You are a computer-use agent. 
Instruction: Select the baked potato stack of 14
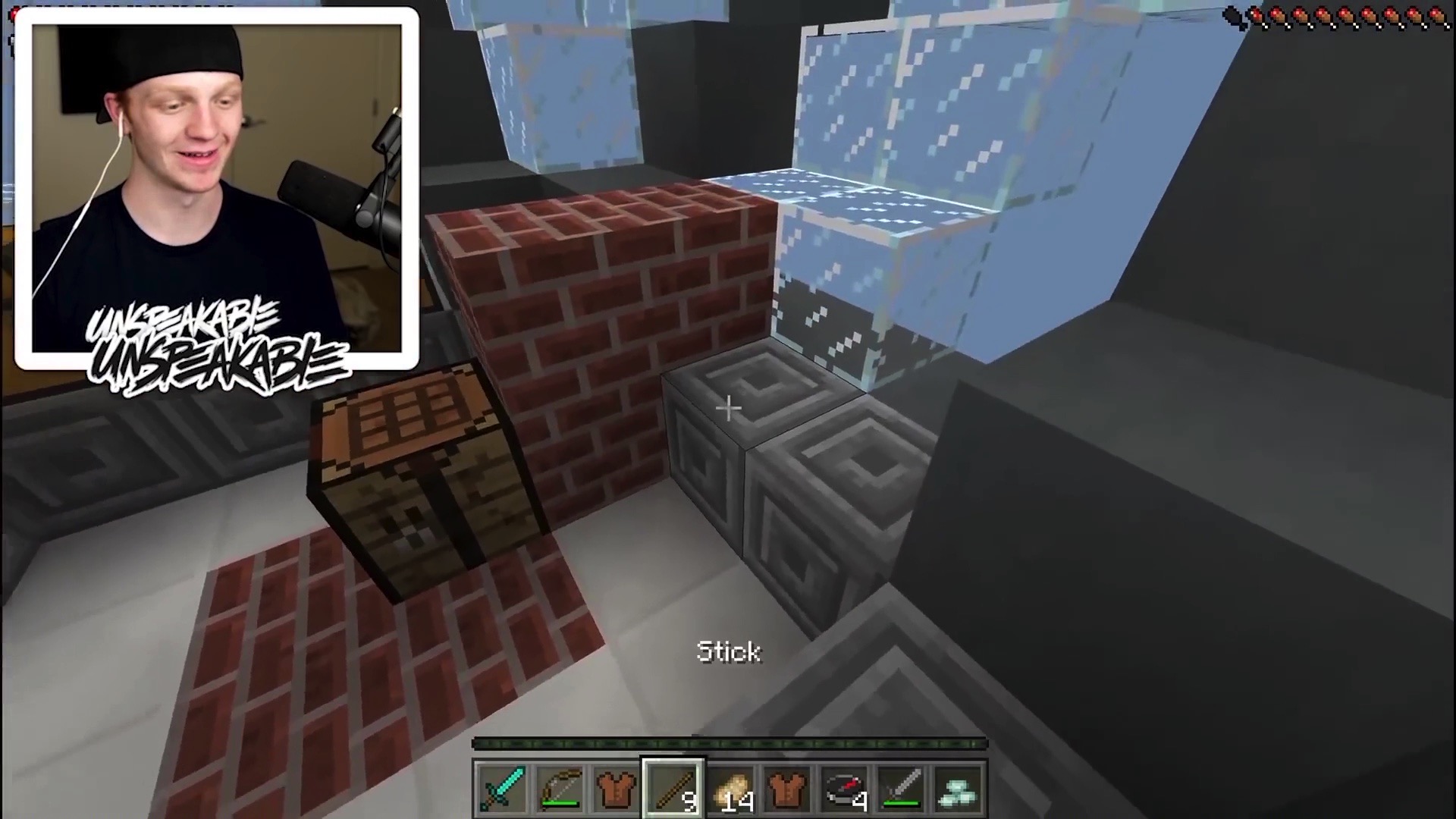coord(730,789)
